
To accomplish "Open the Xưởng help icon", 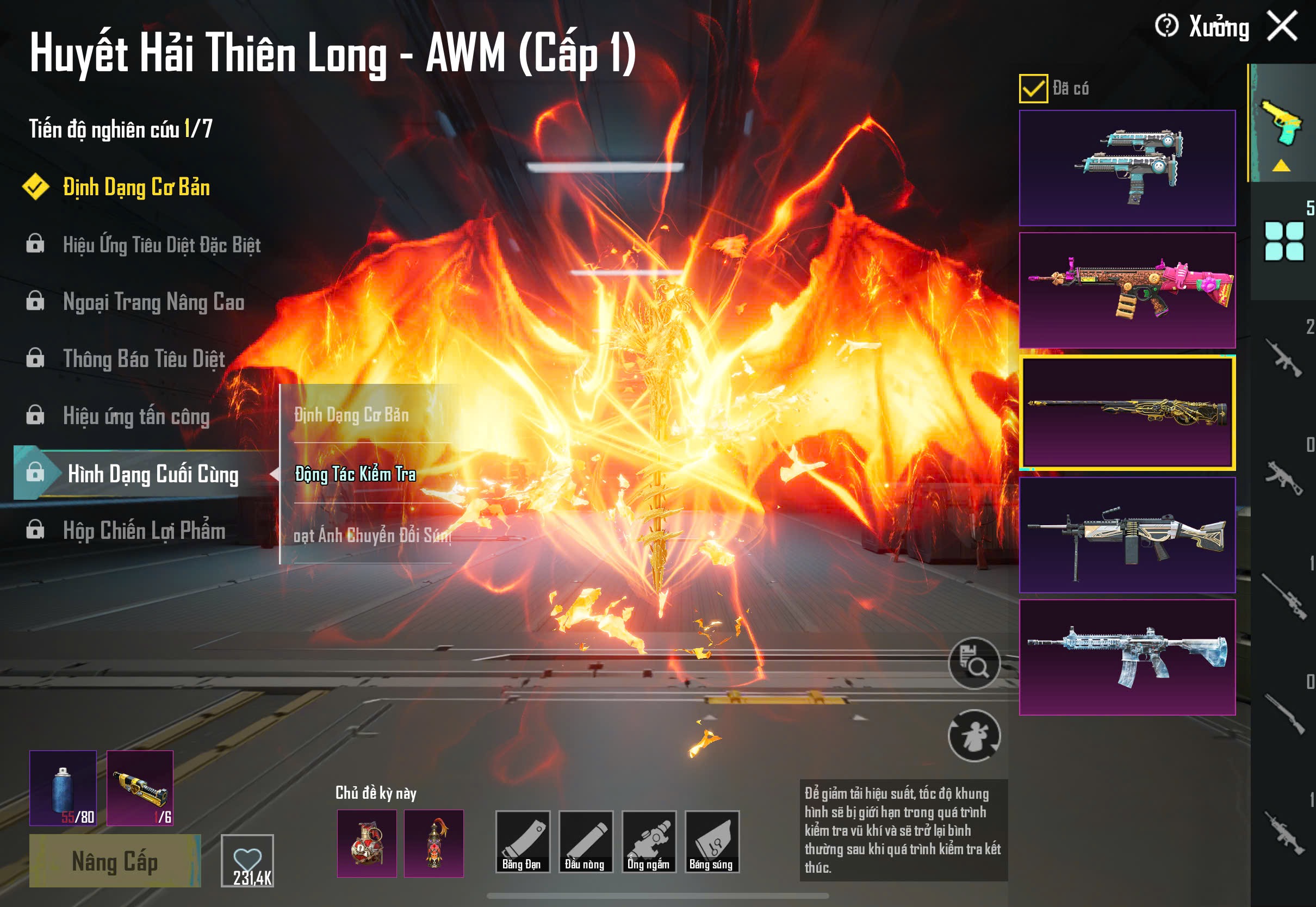I will coord(1166,26).
